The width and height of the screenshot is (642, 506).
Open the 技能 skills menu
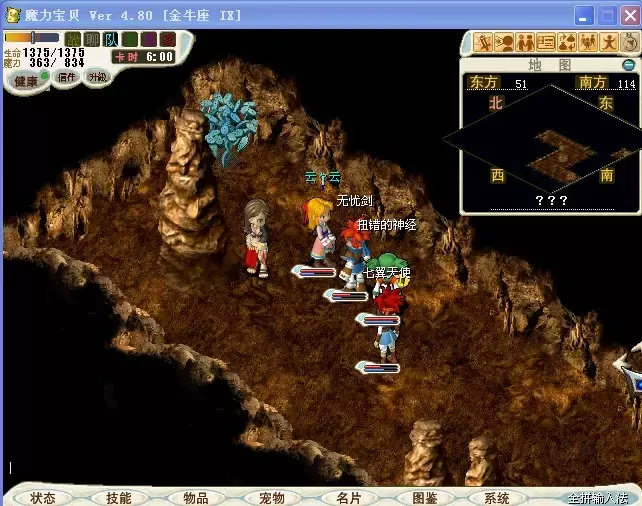[x=118, y=497]
